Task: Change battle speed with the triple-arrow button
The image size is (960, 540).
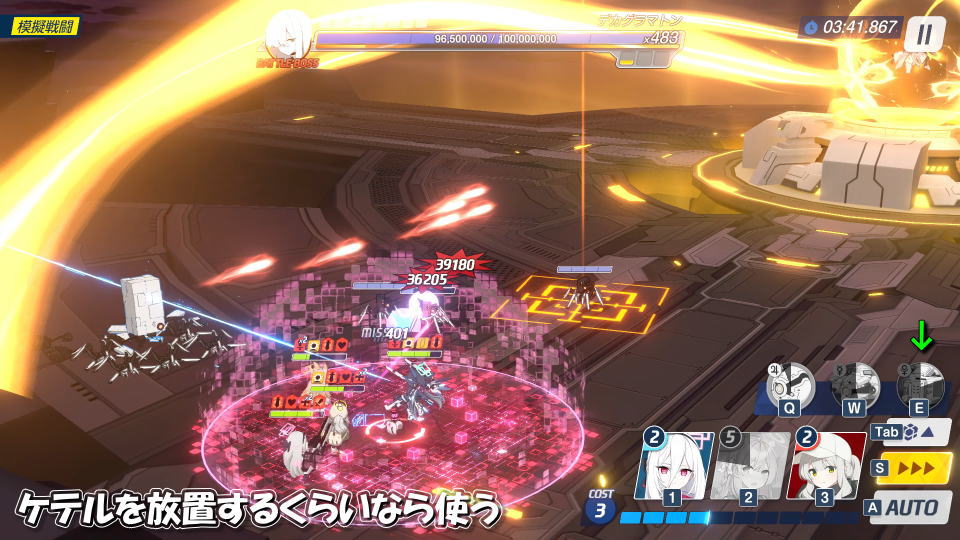Action: (912, 469)
